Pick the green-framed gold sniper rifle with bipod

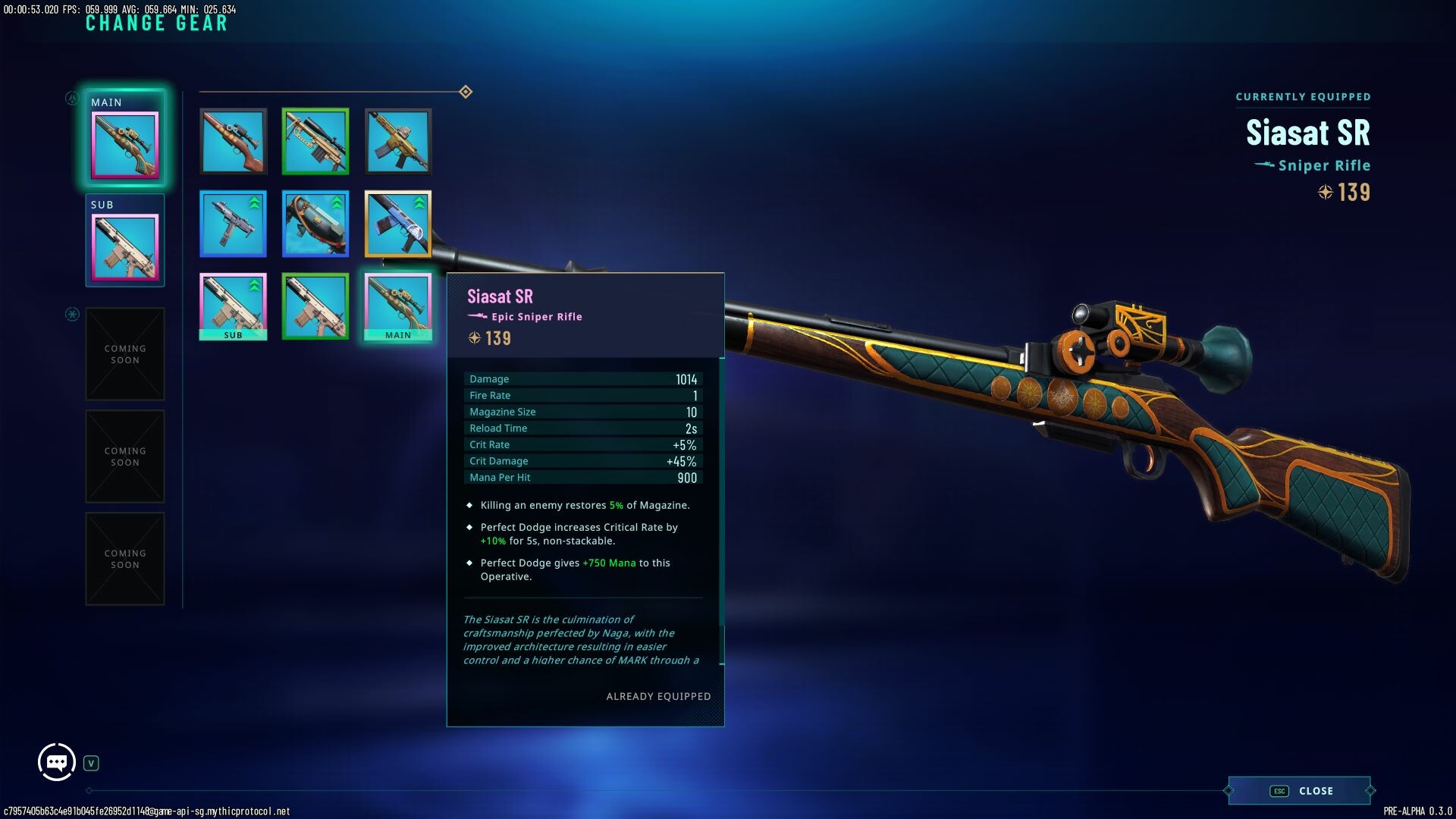[x=315, y=141]
